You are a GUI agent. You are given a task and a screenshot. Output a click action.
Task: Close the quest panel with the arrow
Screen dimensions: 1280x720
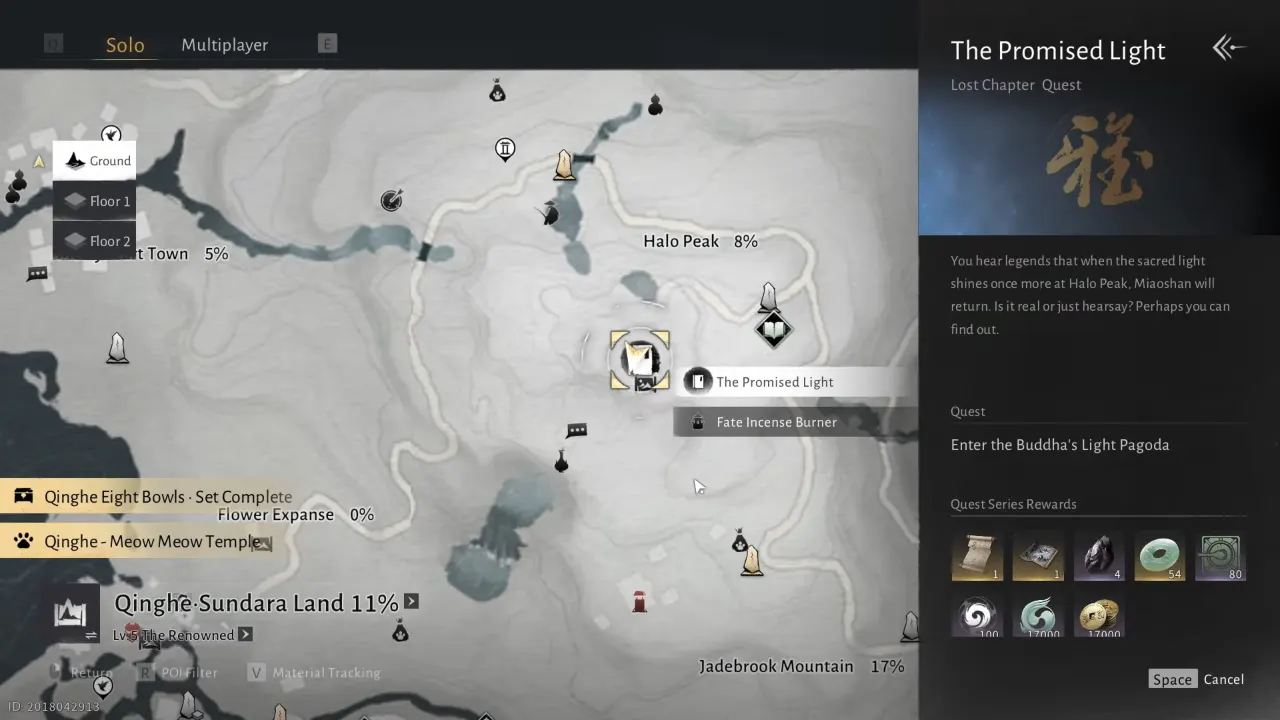[x=1229, y=48]
